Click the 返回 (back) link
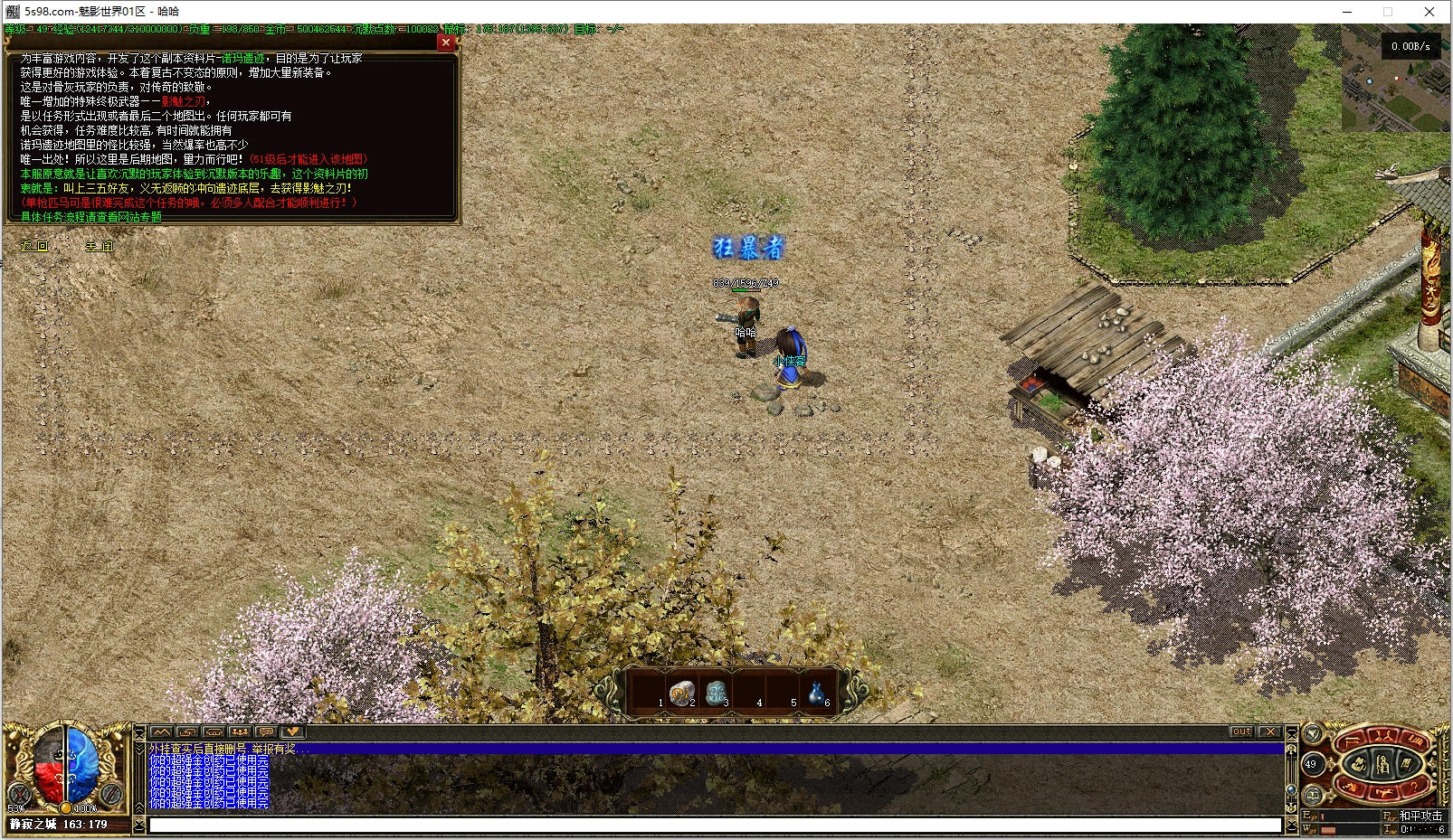The height and width of the screenshot is (840, 1453). (x=34, y=246)
